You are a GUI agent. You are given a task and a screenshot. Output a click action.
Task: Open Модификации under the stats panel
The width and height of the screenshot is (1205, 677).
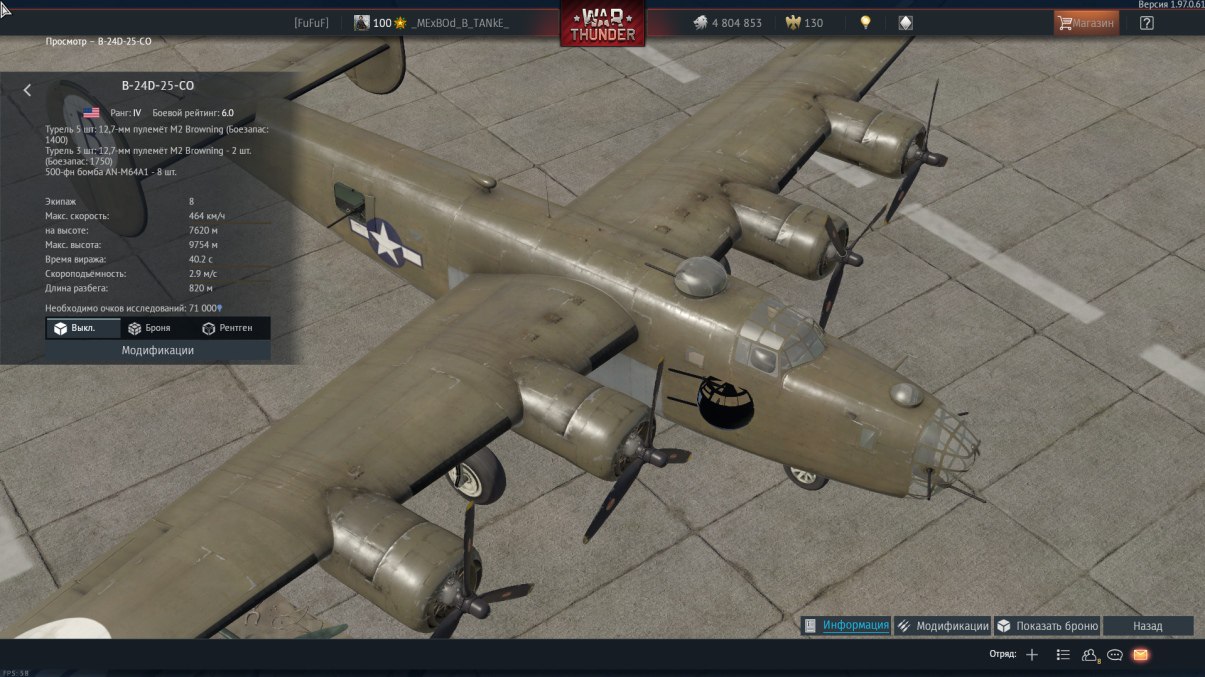[x=158, y=351]
